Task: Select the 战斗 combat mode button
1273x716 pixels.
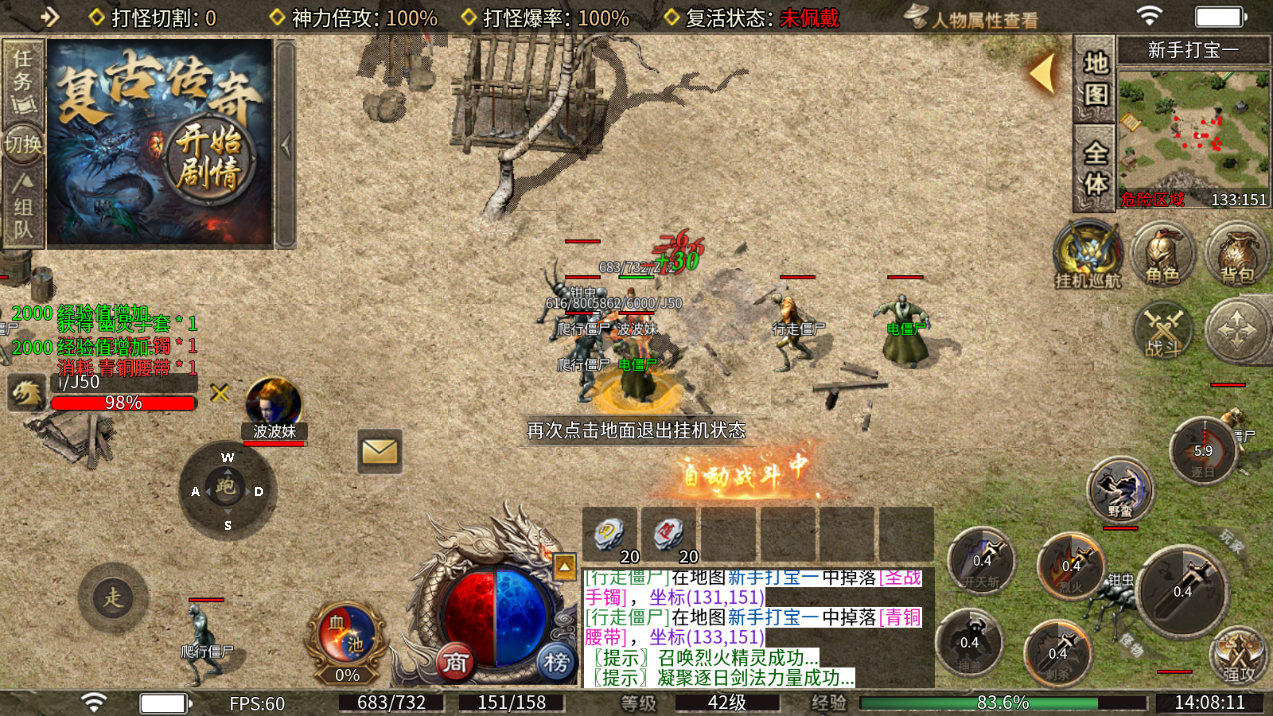Action: 1164,330
